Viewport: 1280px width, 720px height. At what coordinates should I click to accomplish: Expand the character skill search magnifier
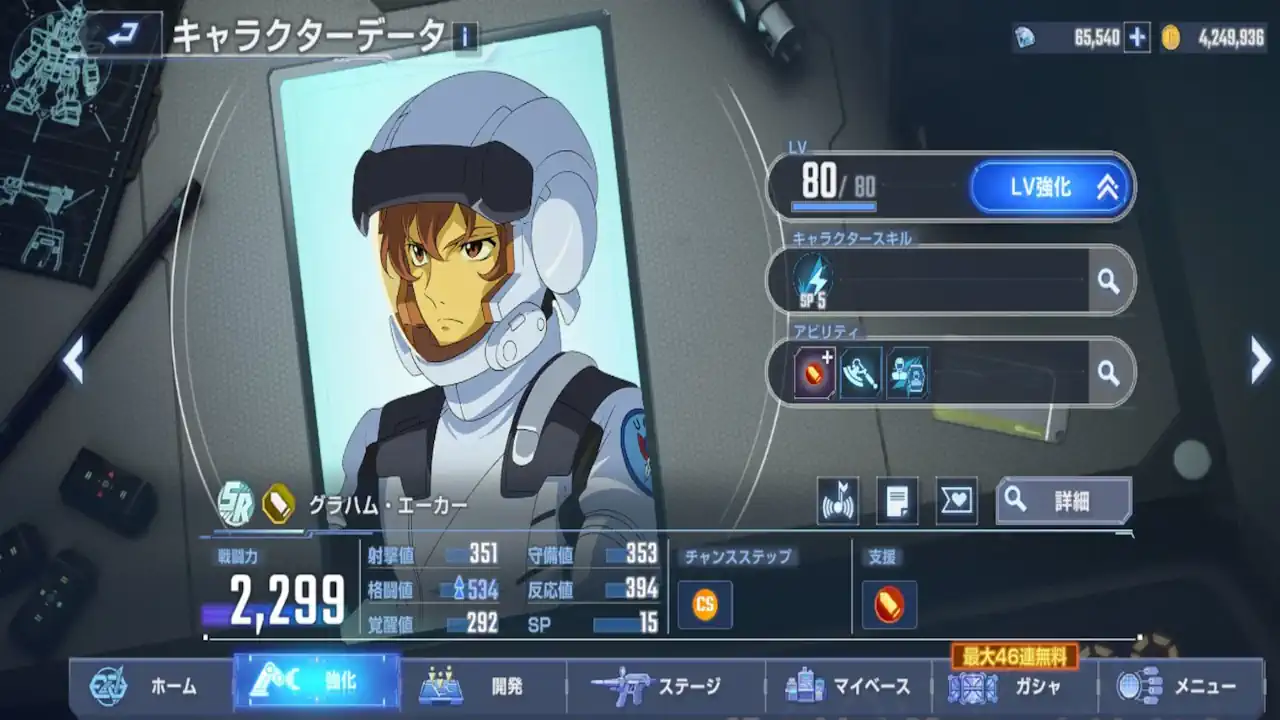point(1108,281)
